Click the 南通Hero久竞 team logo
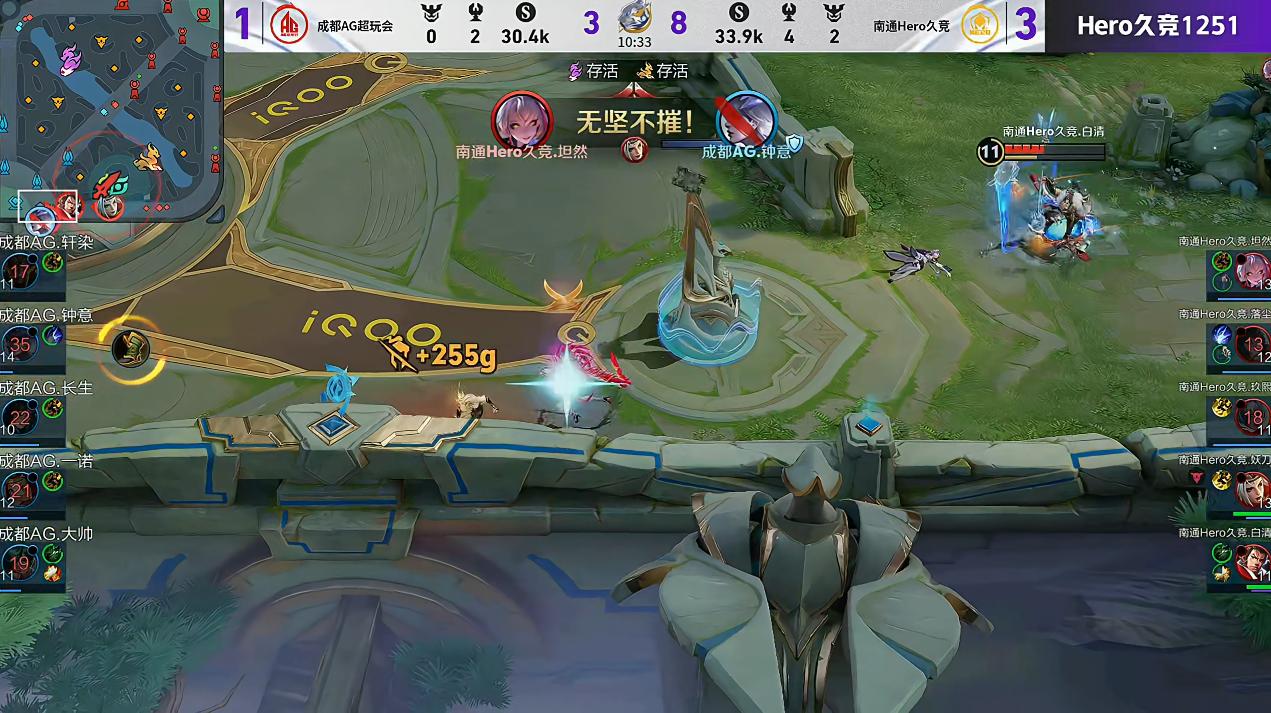This screenshot has width=1271, height=713. (980, 25)
